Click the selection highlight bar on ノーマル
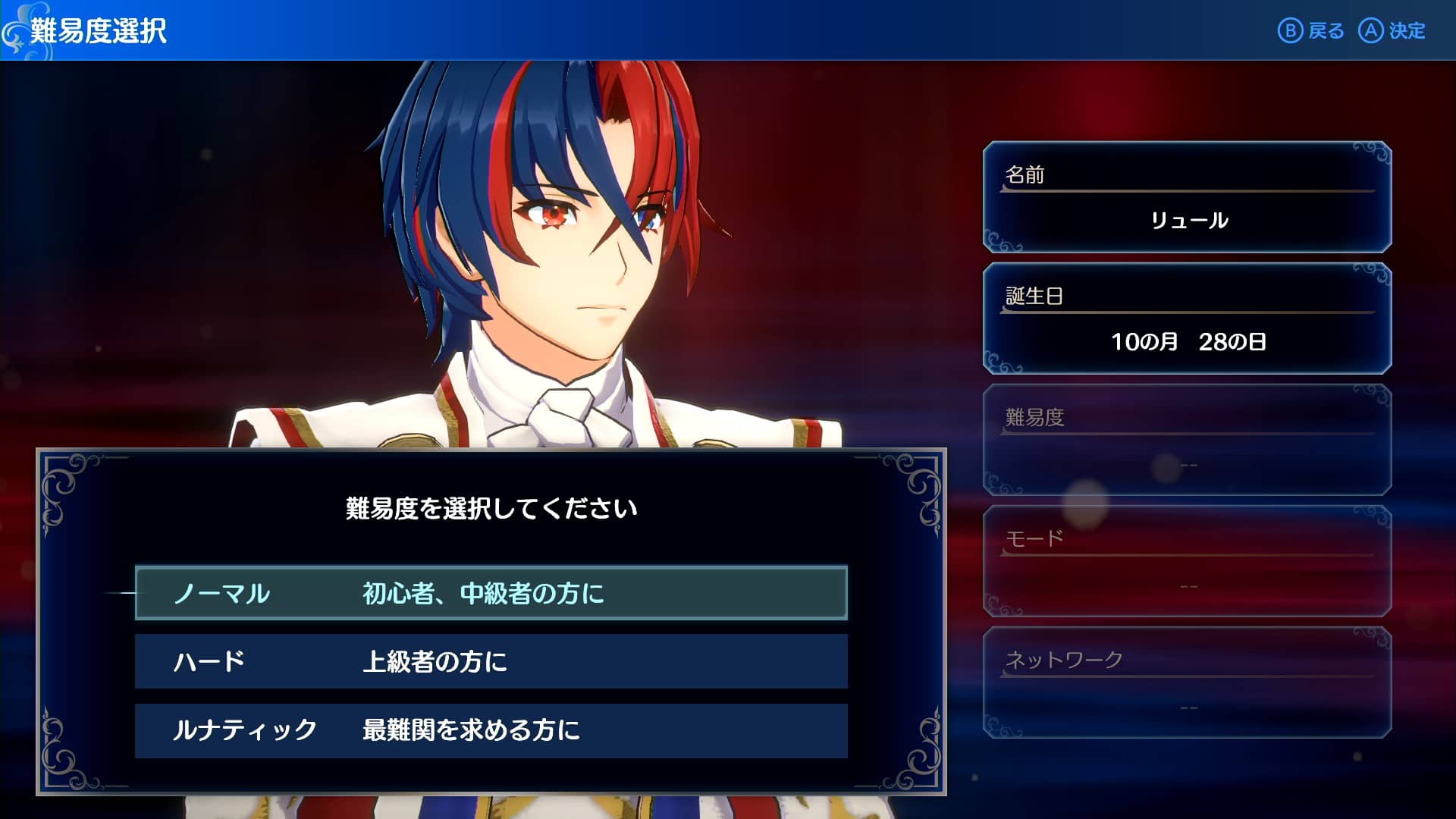 pyautogui.click(x=491, y=594)
